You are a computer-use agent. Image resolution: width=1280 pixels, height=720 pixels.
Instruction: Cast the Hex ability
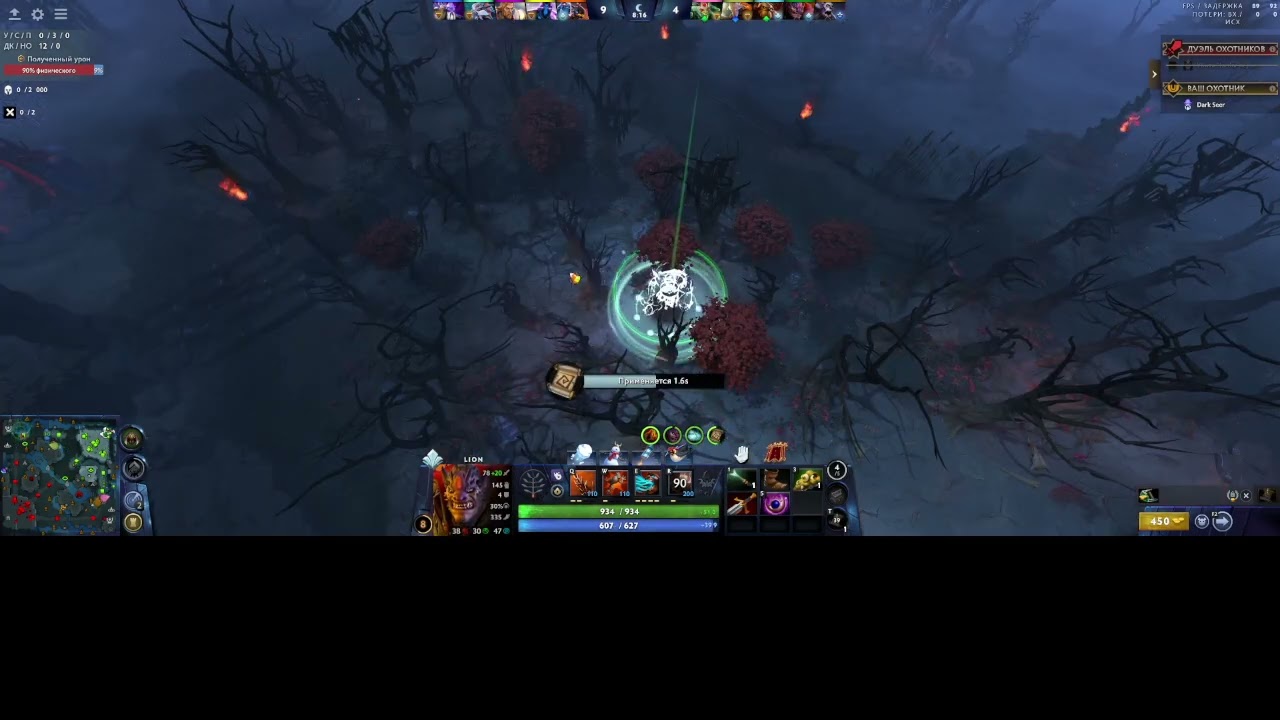click(x=615, y=485)
